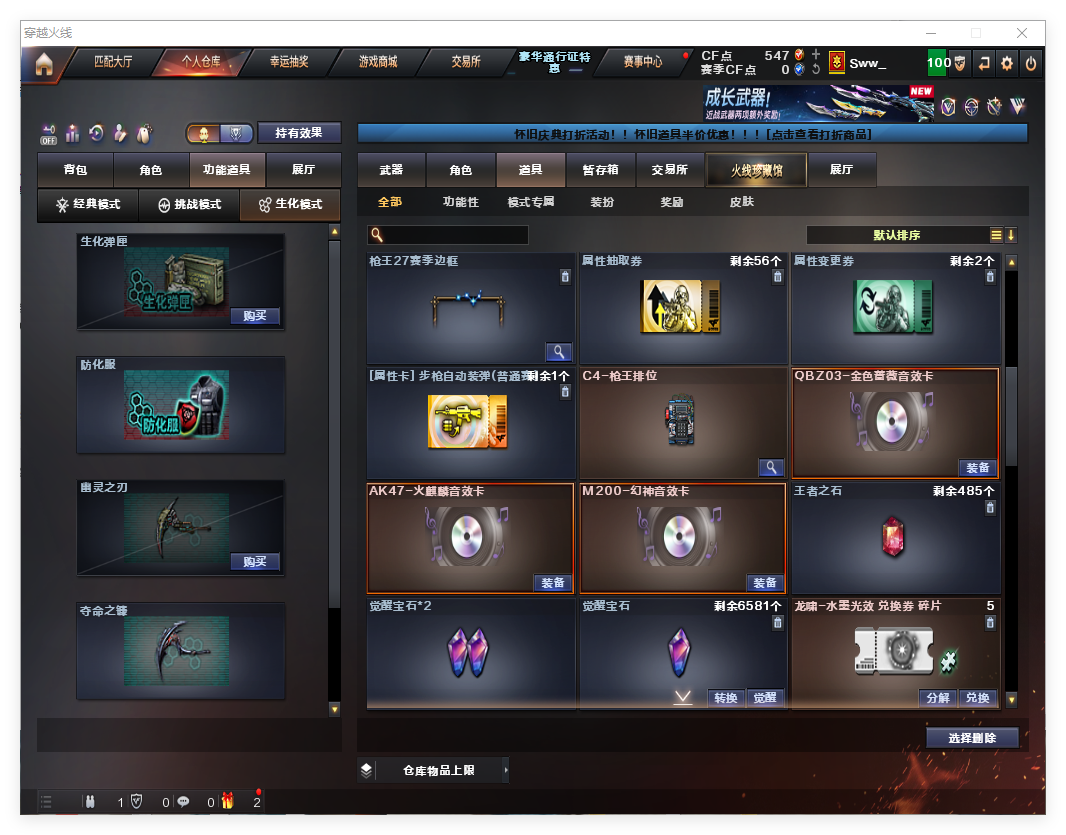Go to the home lobby icon
The height and width of the screenshot is (835, 1066).
[x=43, y=65]
